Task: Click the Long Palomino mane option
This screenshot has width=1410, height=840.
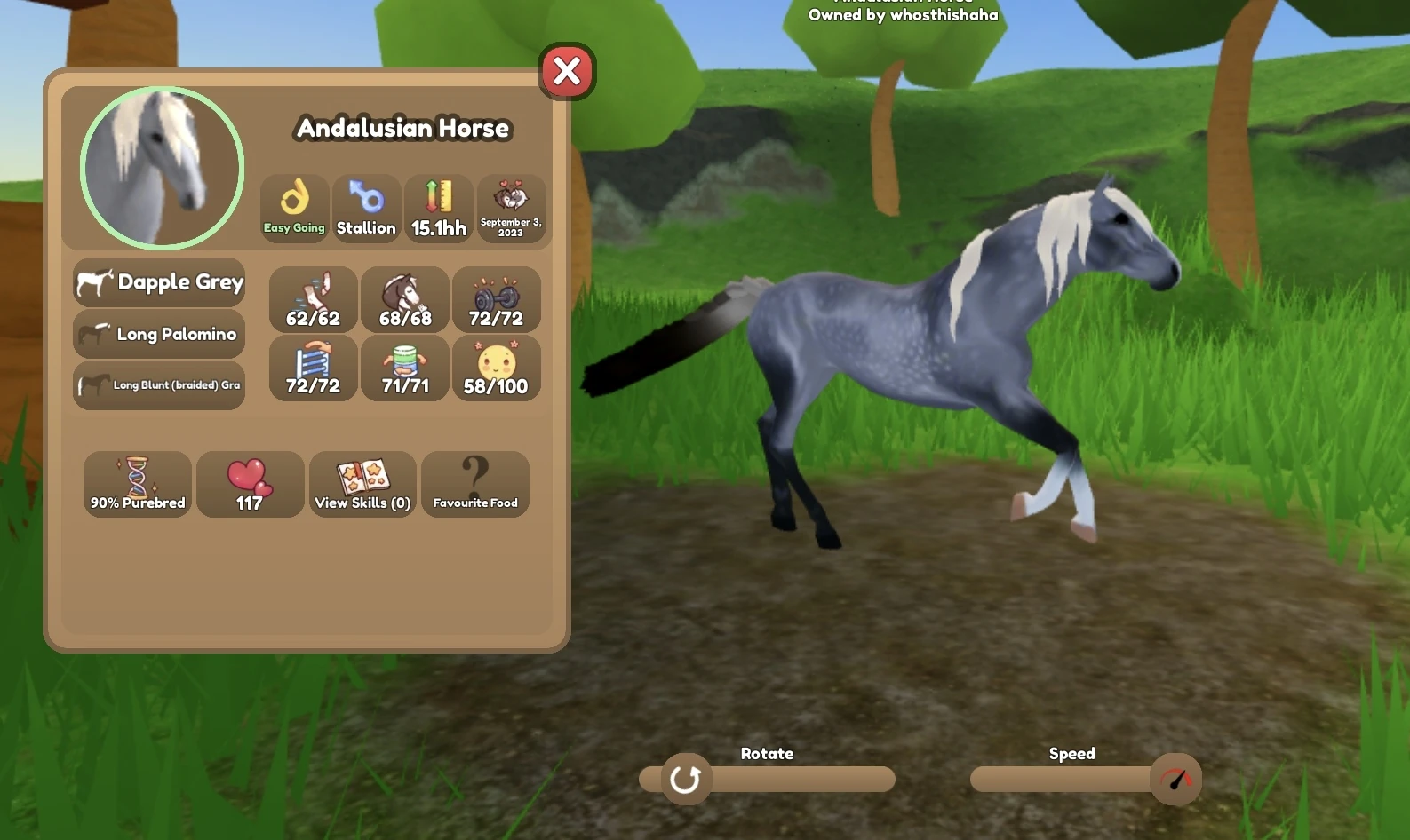Action: click(158, 335)
